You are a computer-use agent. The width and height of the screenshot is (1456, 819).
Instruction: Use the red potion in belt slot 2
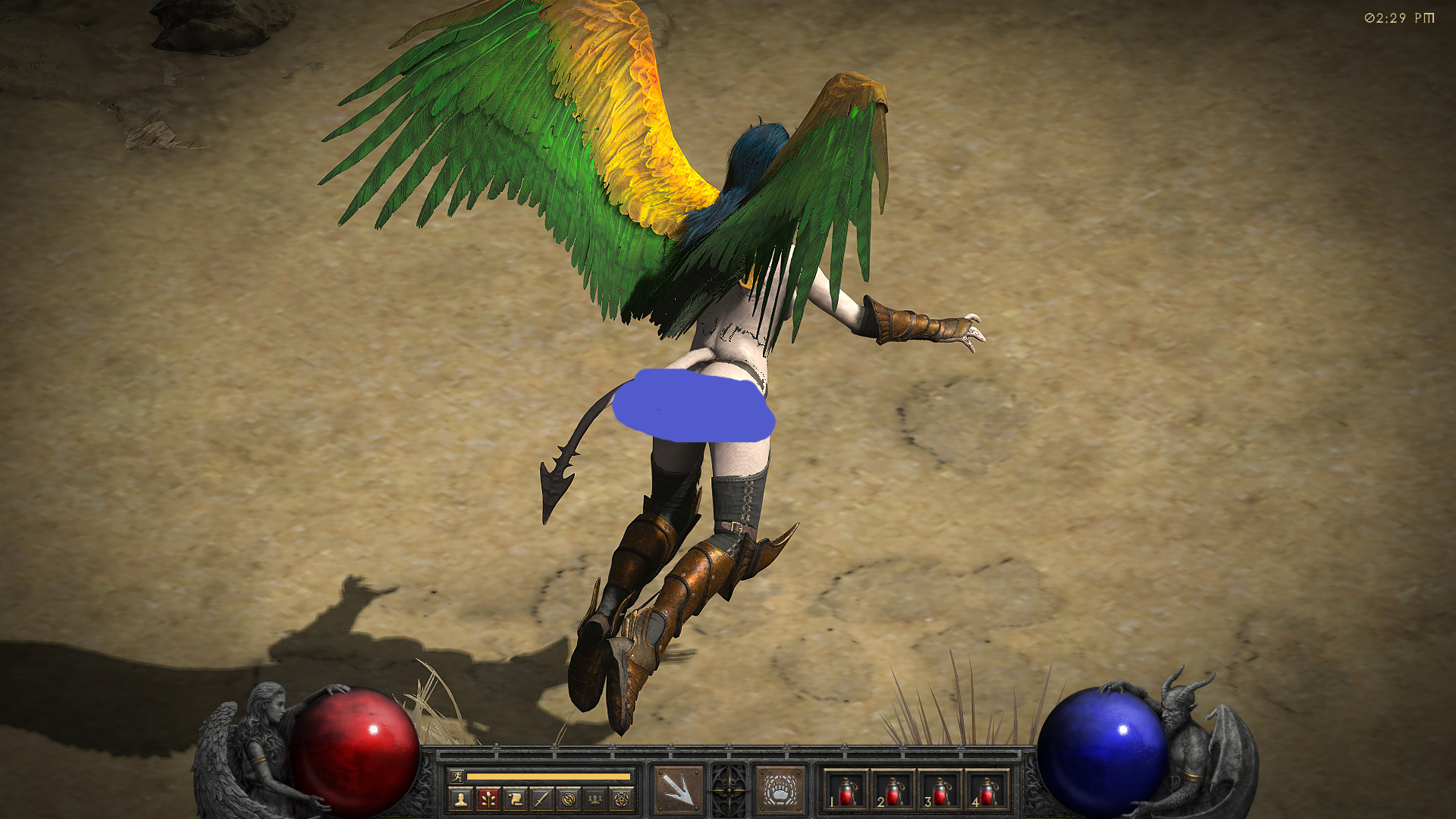point(893,792)
